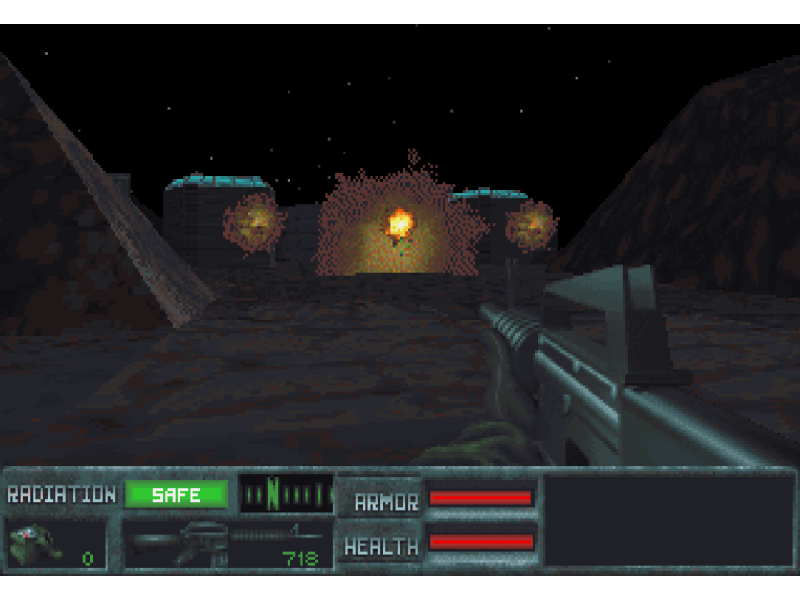Click the compass heading strip
Image resolution: width=800 pixels, height=600 pixels.
286,494
